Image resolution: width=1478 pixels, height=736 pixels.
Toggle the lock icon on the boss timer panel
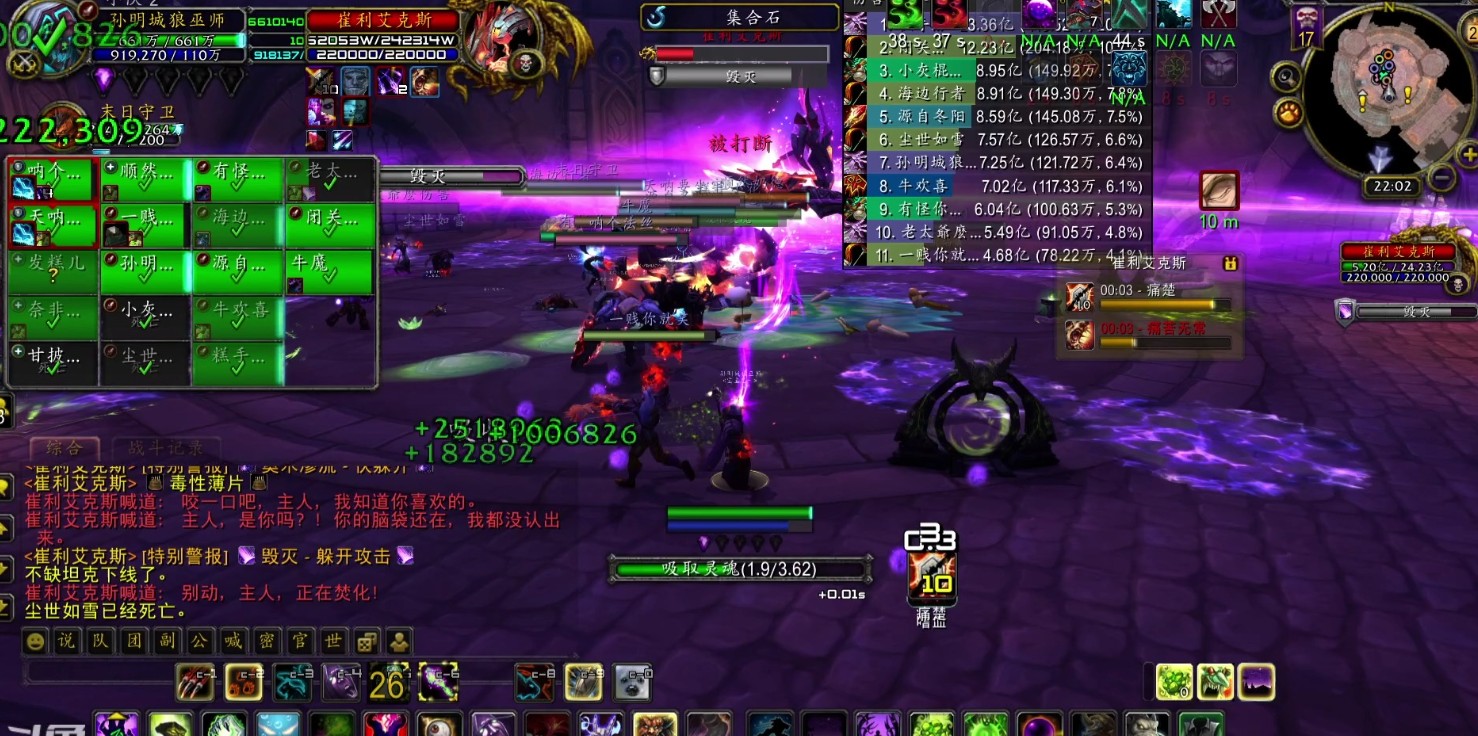pos(1231,263)
